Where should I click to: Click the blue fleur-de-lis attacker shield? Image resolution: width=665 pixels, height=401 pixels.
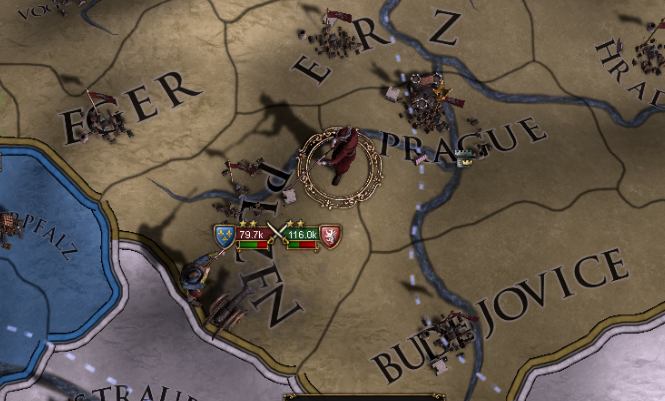click(224, 236)
